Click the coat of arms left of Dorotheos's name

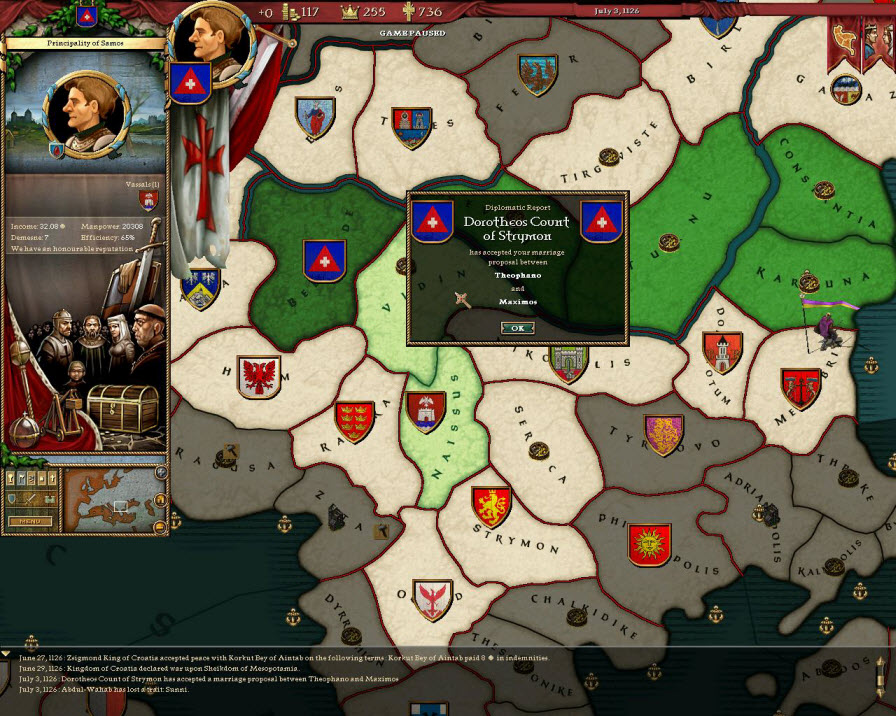[x=433, y=221]
